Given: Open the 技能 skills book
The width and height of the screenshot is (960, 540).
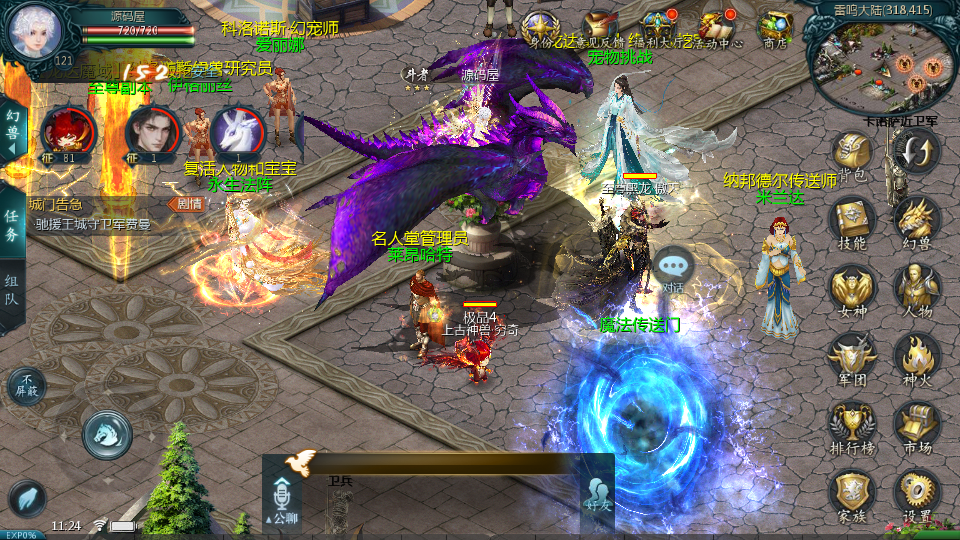Looking at the screenshot, I should point(851,218).
